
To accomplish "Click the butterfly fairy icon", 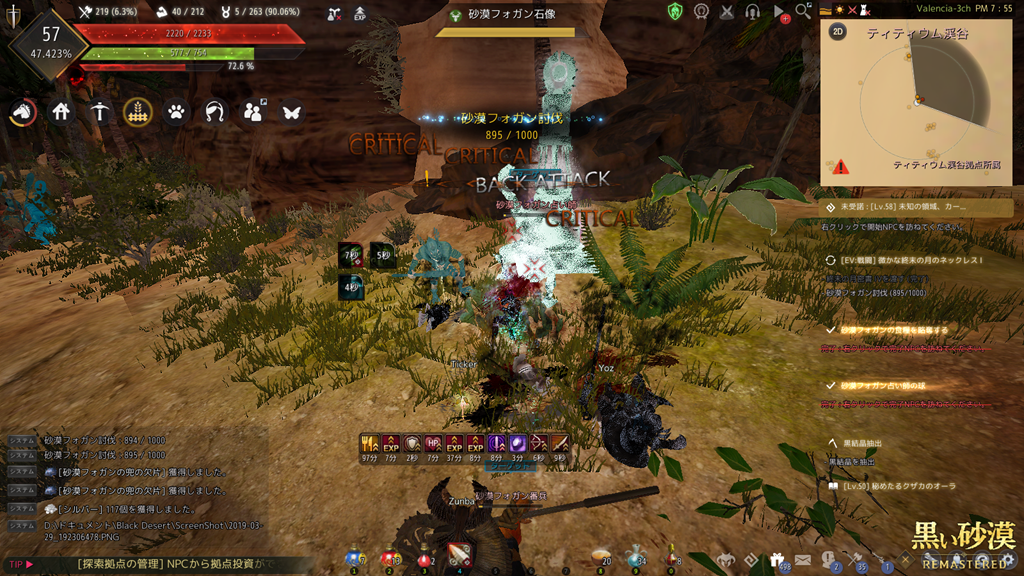I will tap(291, 112).
